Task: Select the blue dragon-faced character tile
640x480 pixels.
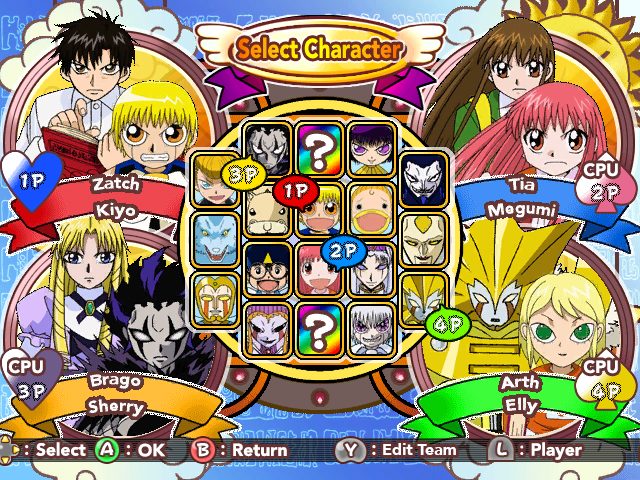Action: point(216,238)
